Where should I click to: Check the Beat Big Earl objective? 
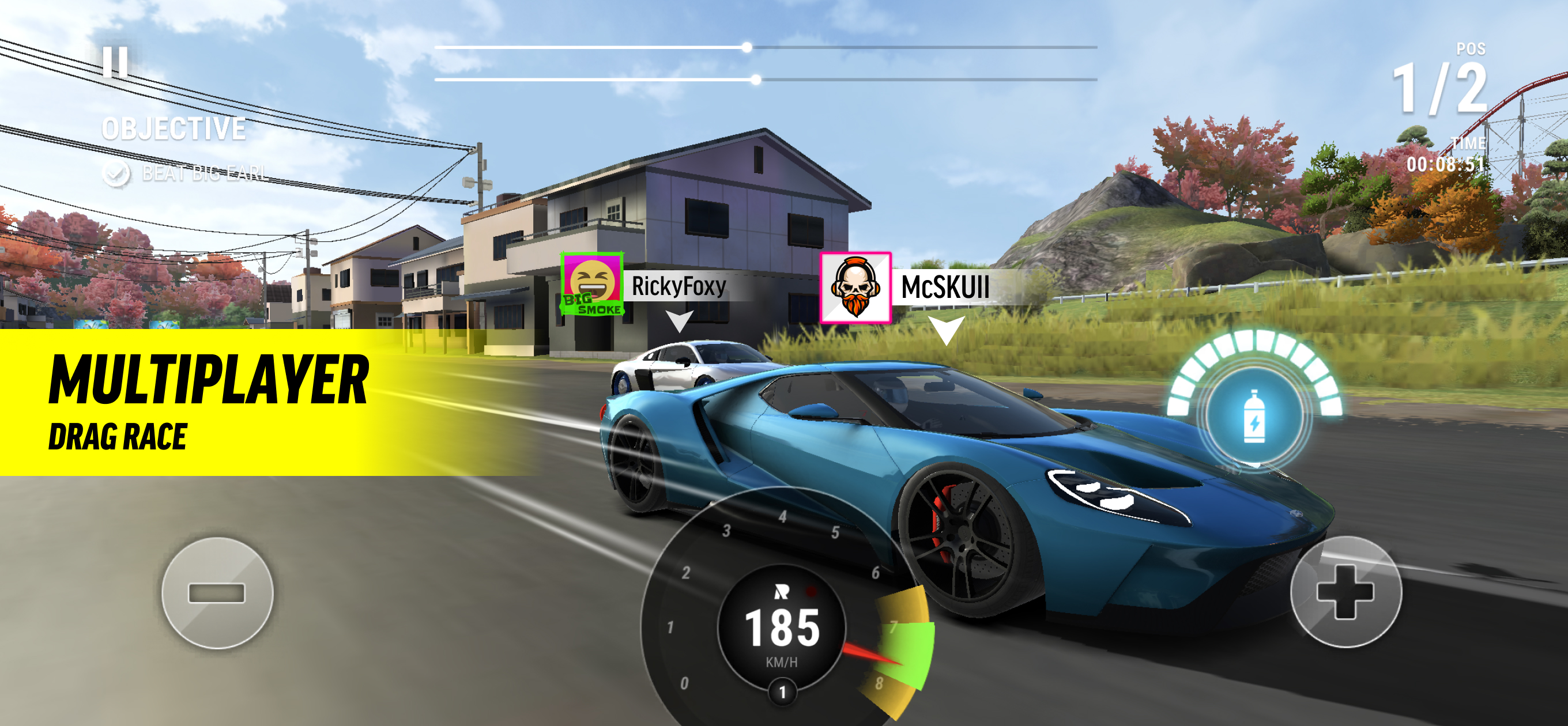tap(116, 174)
